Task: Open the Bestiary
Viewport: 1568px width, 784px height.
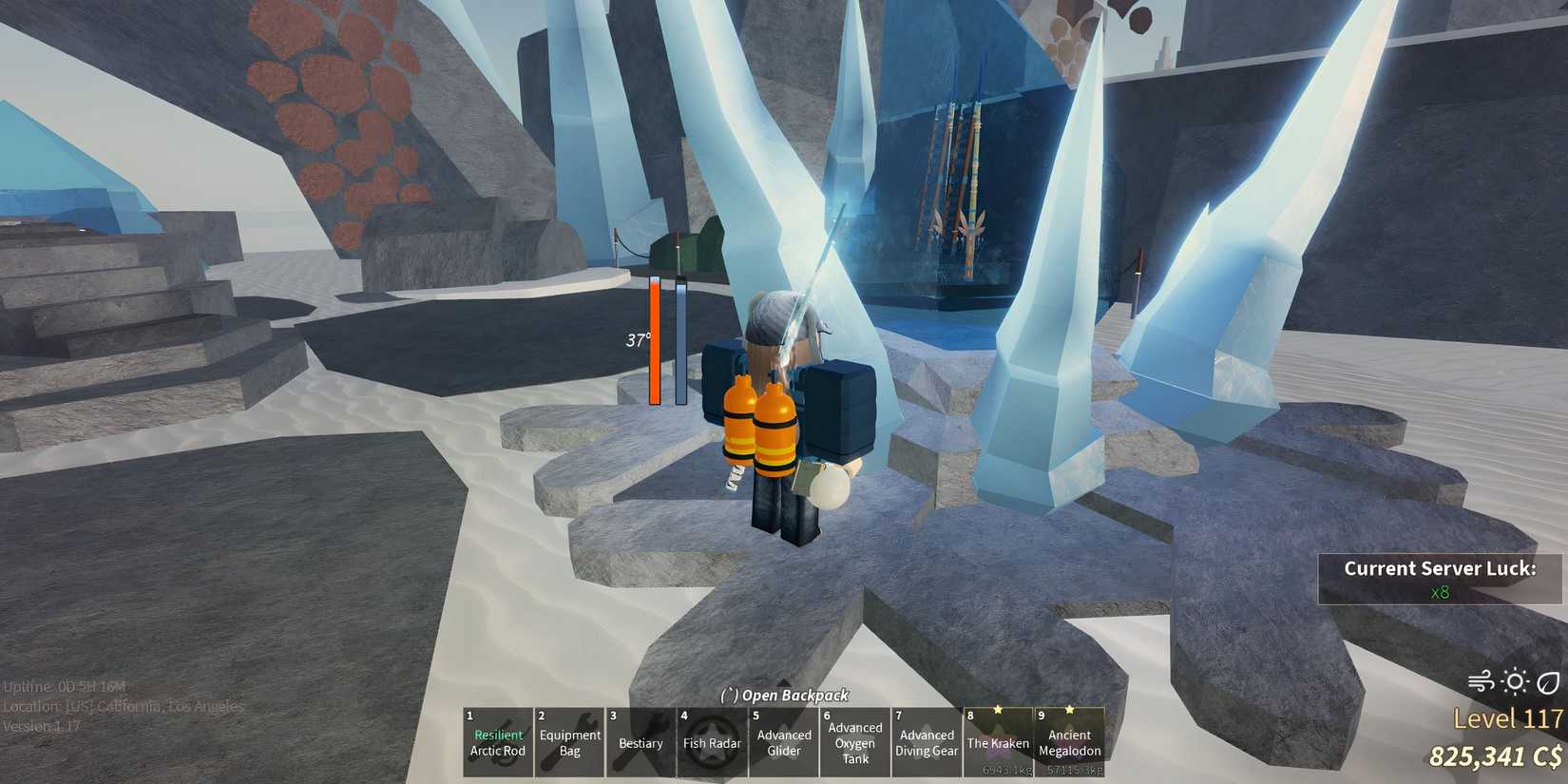Action: pos(641,742)
